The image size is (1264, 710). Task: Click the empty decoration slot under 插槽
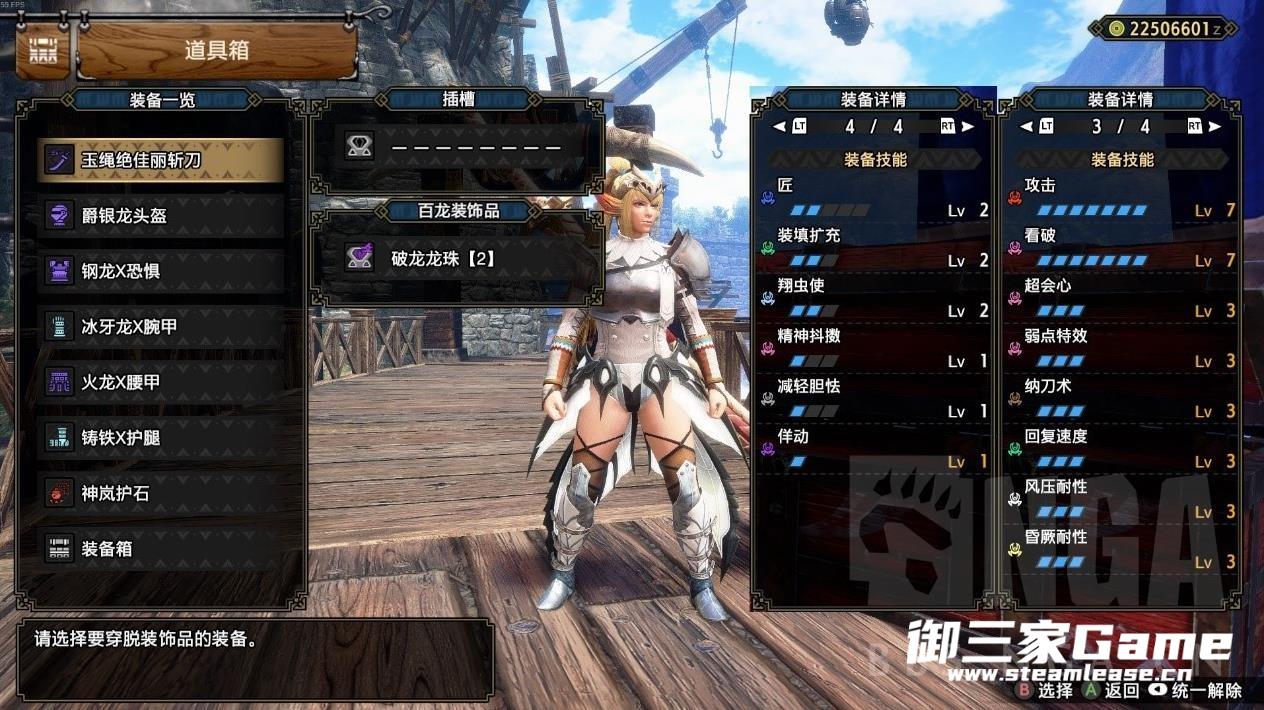[458, 147]
